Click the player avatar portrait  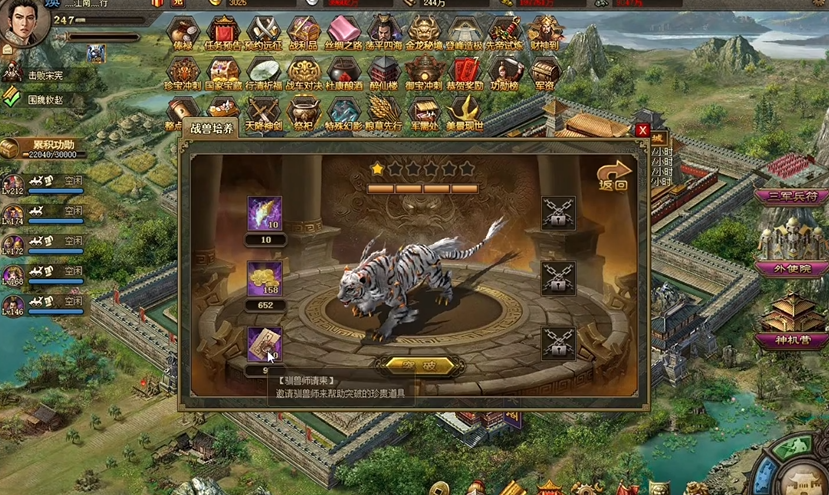point(24,24)
